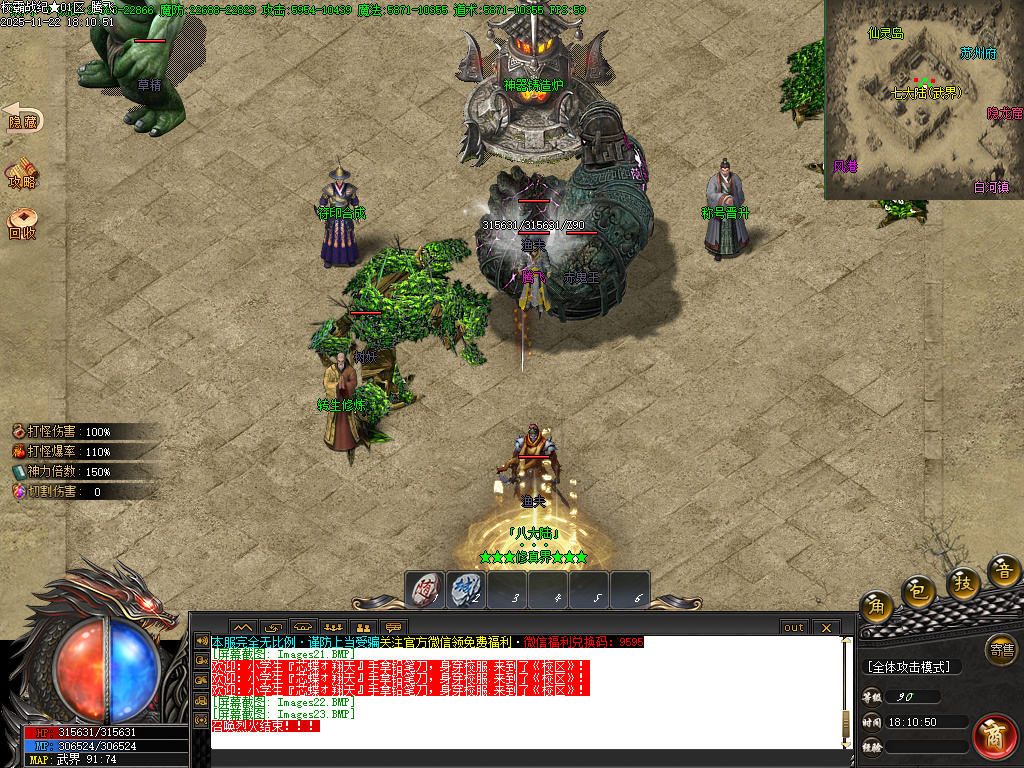Click the chat message log area

click(x=520, y=692)
